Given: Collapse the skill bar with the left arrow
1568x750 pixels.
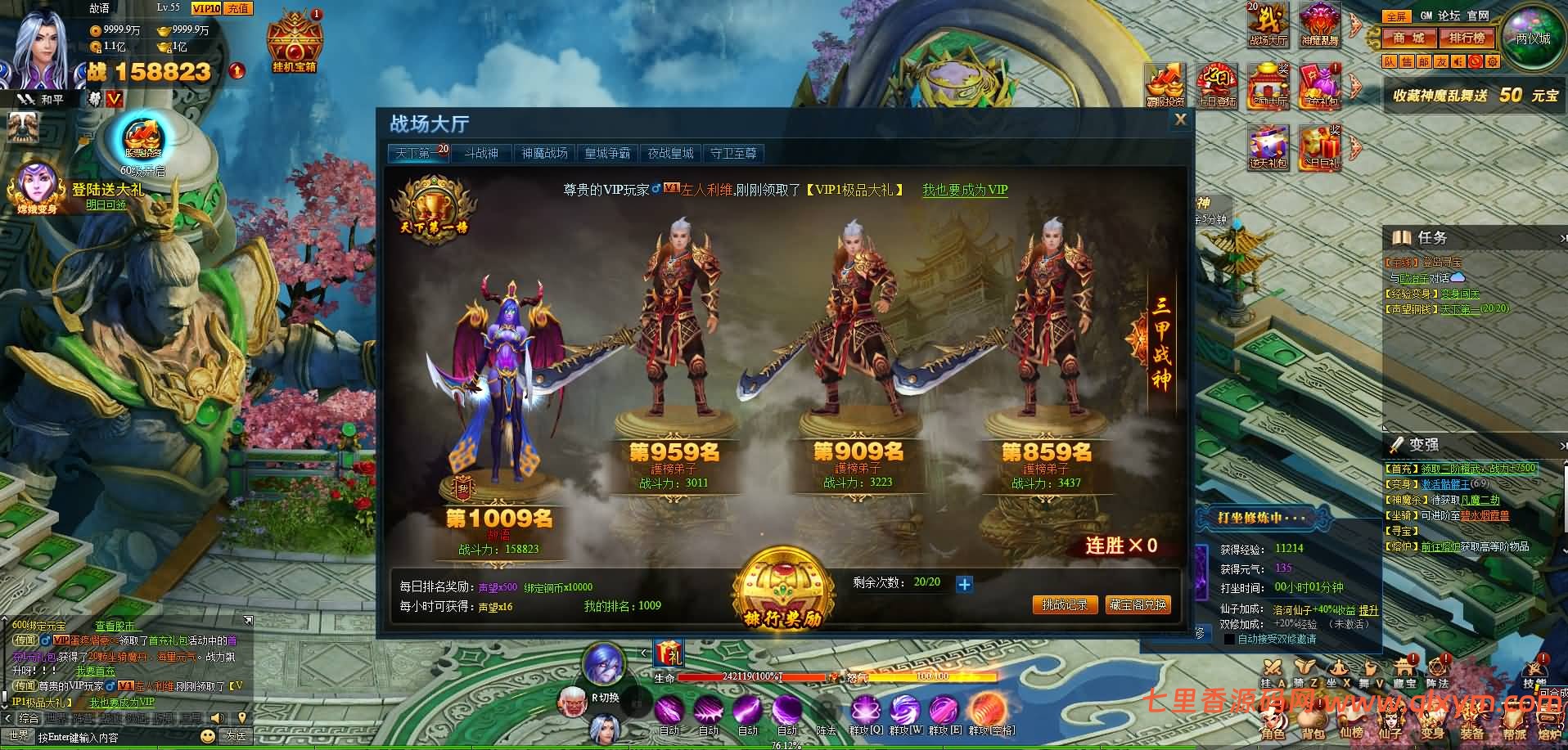Looking at the screenshot, I should pyautogui.click(x=644, y=653).
